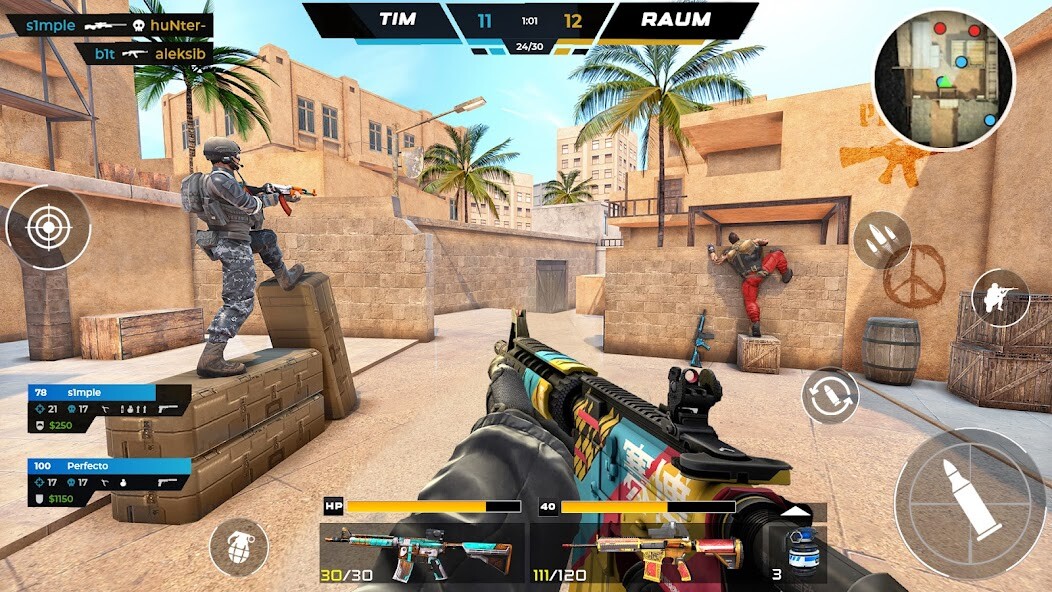This screenshot has height=592, width=1052.
Task: Open the circular minimap
Action: point(943,79)
